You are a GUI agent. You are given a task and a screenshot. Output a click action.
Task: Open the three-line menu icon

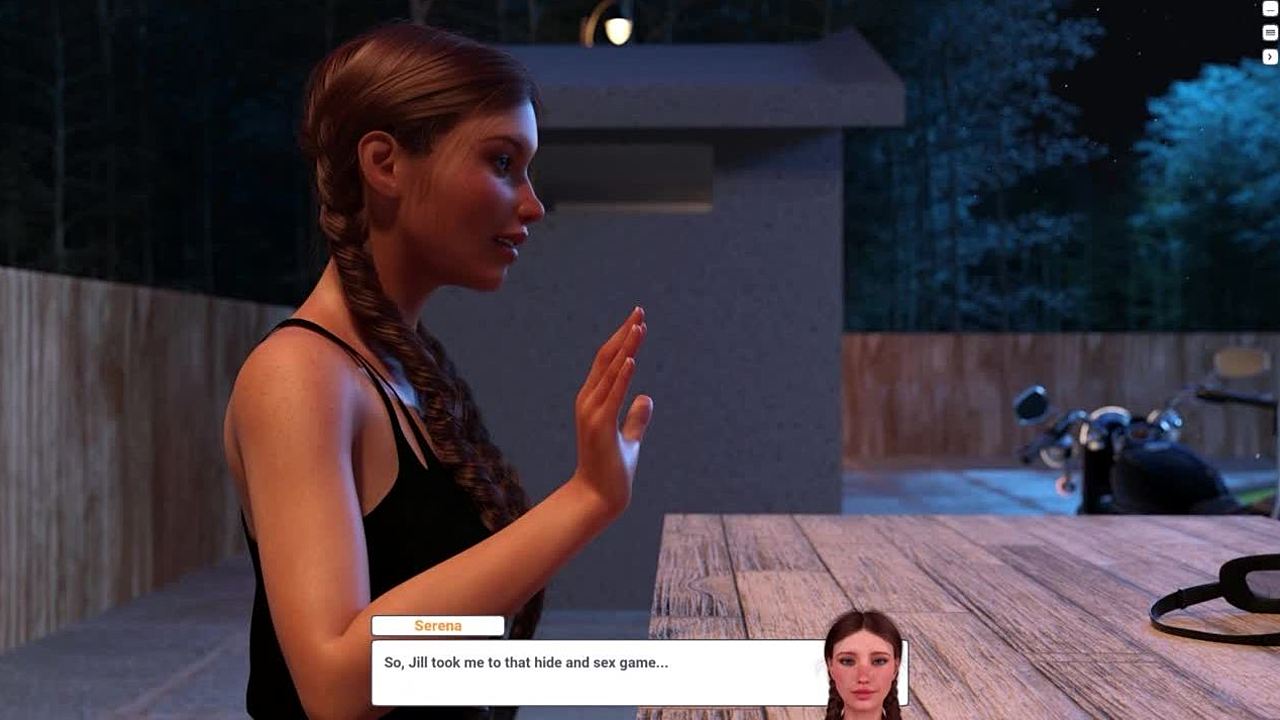[1270, 33]
